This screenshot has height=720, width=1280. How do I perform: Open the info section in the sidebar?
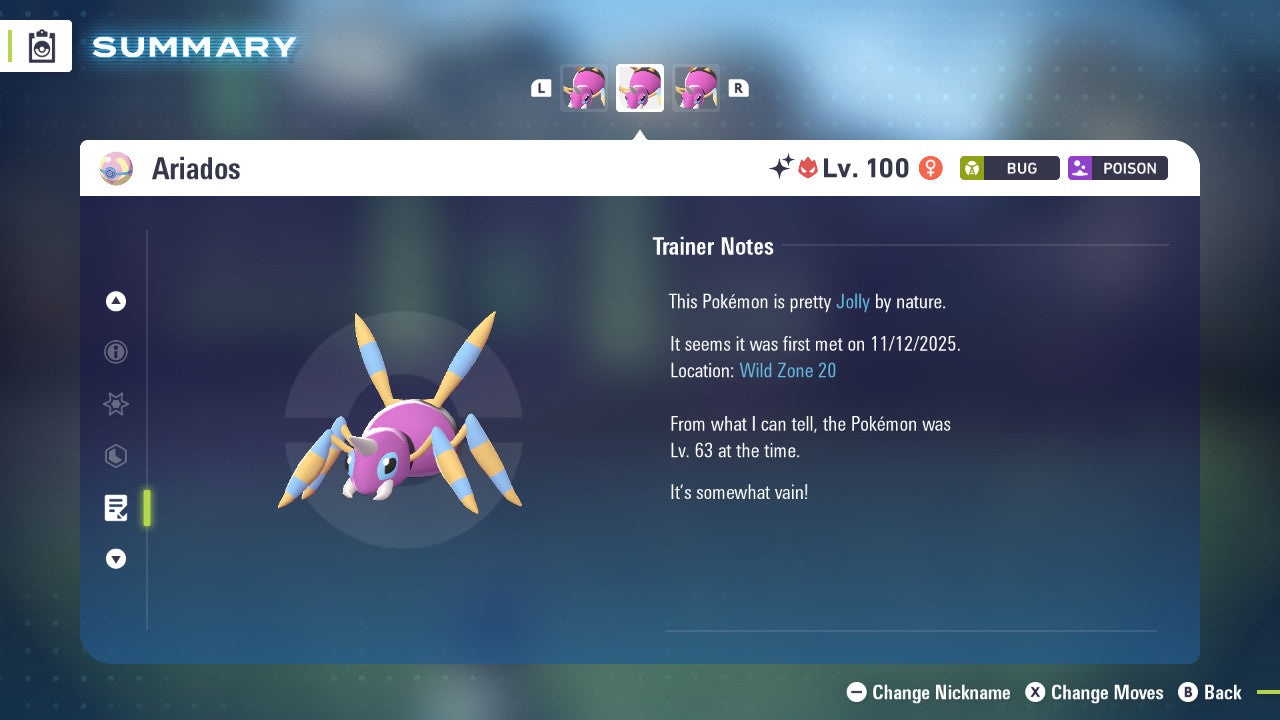(x=115, y=352)
